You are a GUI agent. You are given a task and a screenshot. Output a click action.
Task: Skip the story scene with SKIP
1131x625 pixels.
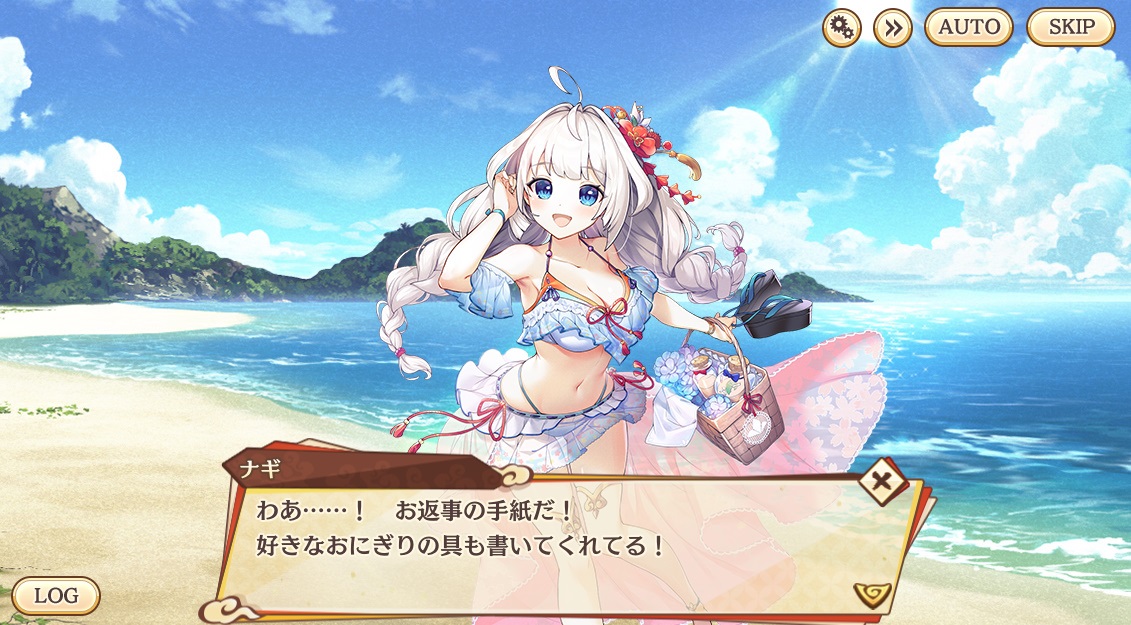tap(1071, 27)
